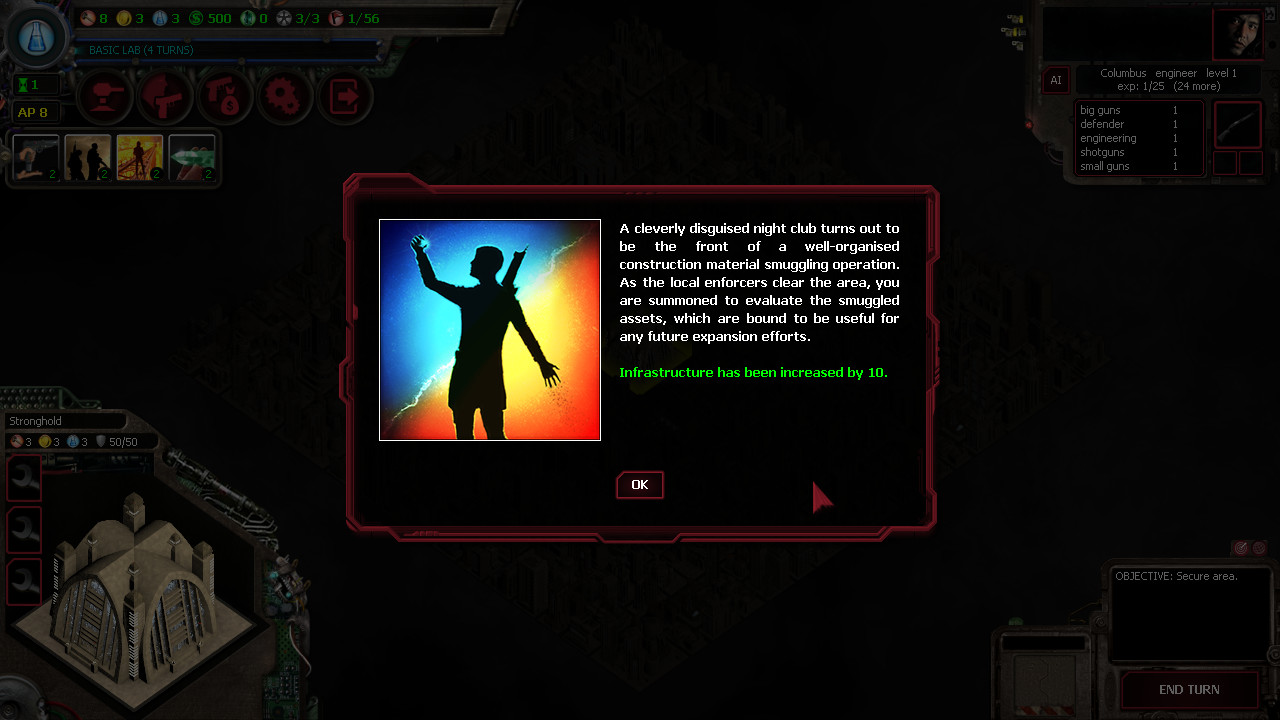Open the engineering gear icon
Viewport: 1280px width, 720px height.
click(284, 96)
